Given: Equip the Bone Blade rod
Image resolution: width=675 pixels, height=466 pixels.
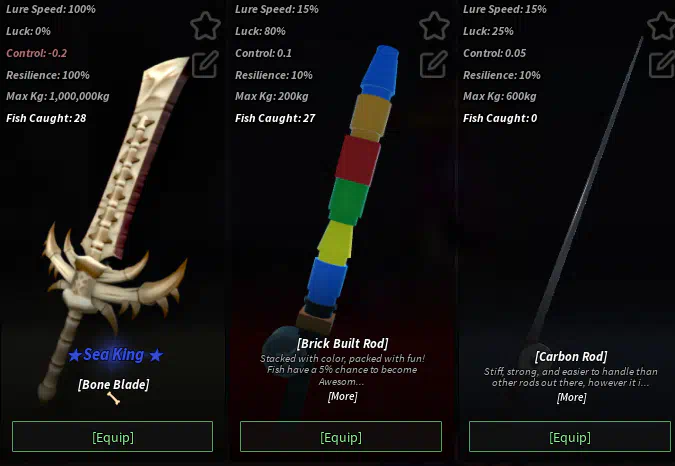Looking at the screenshot, I should point(112,437).
